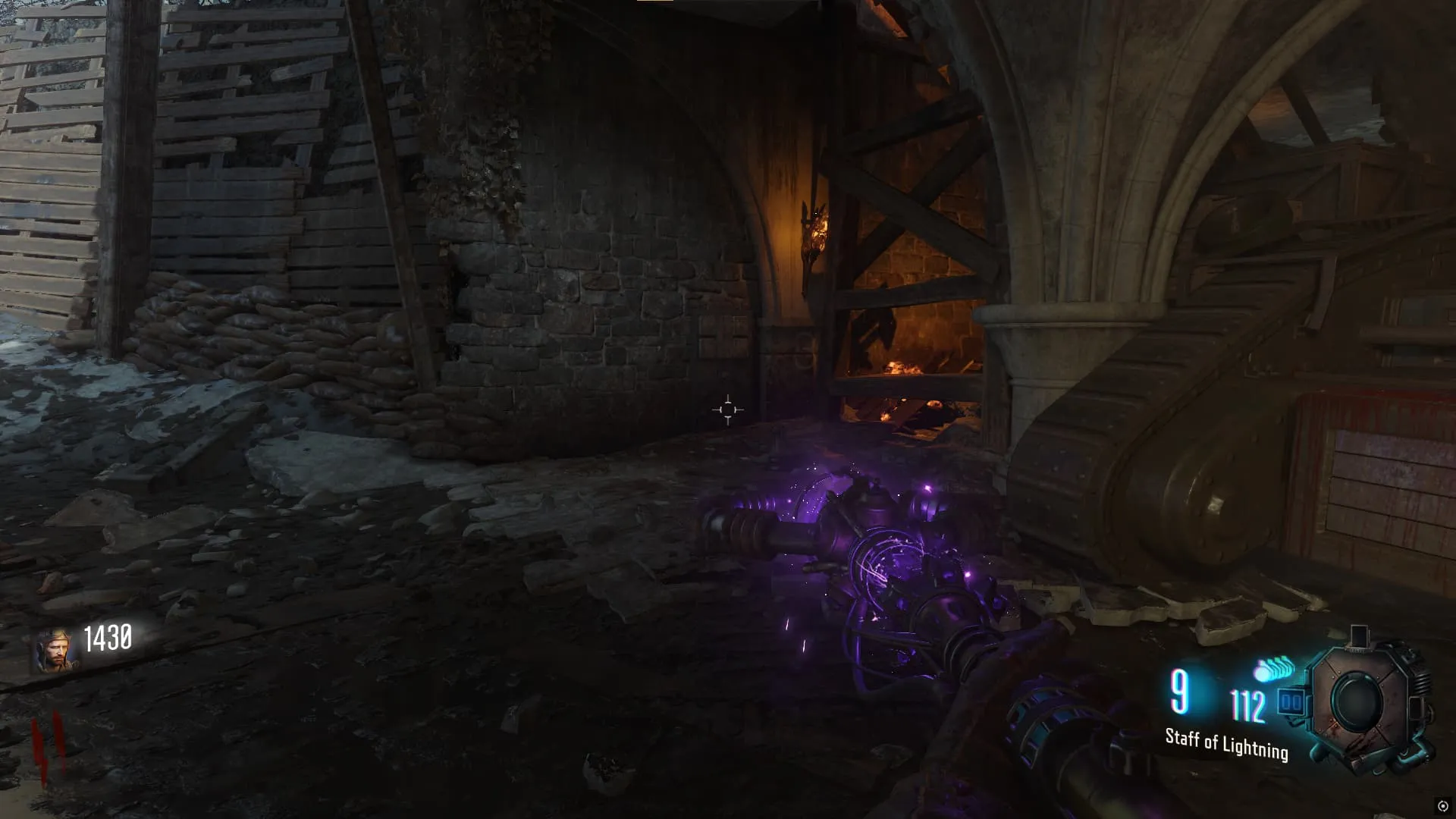Click the small circular overlay icon

[1442, 805]
